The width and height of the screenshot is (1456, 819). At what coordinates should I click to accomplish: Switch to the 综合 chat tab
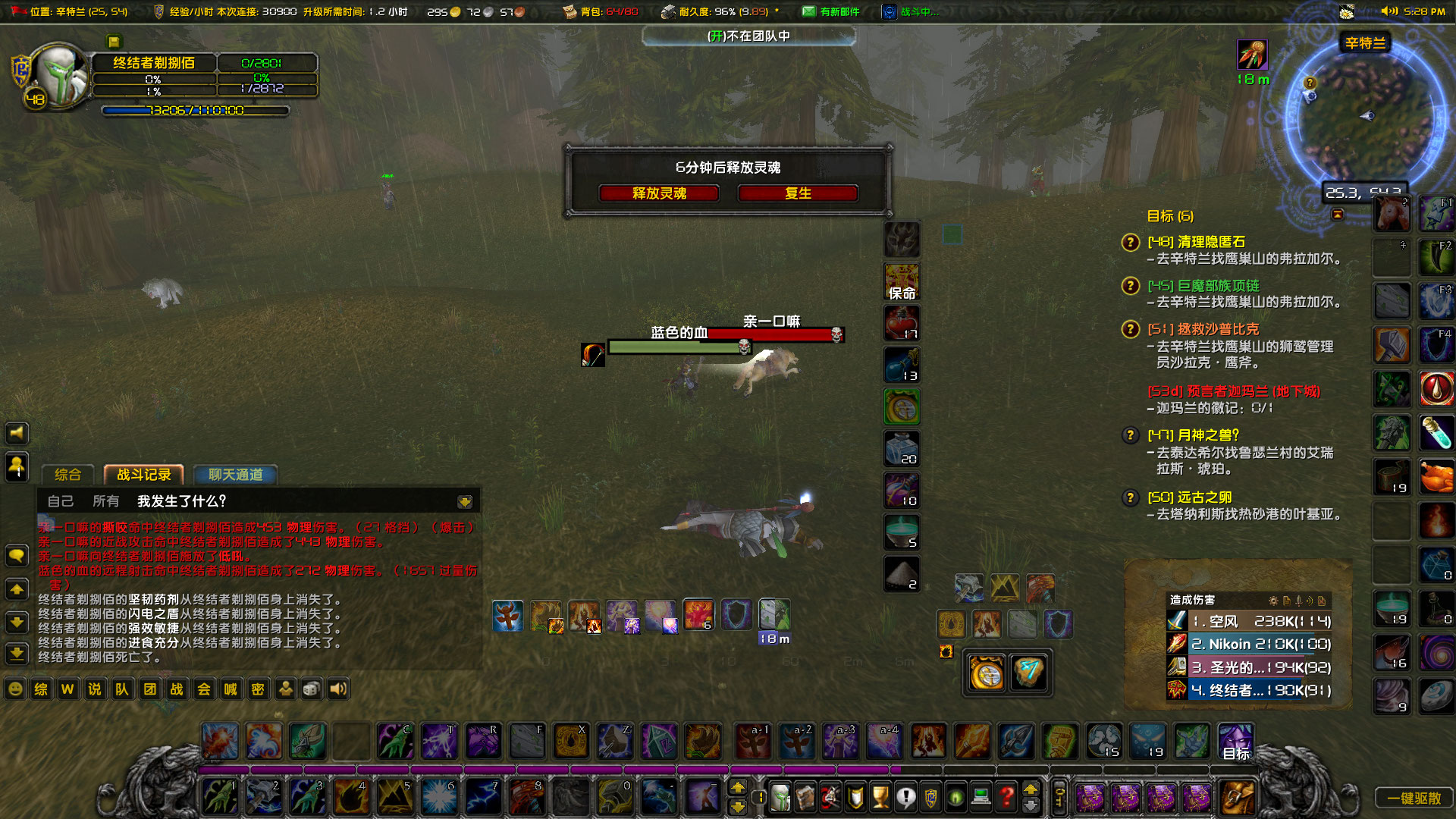pyautogui.click(x=68, y=474)
